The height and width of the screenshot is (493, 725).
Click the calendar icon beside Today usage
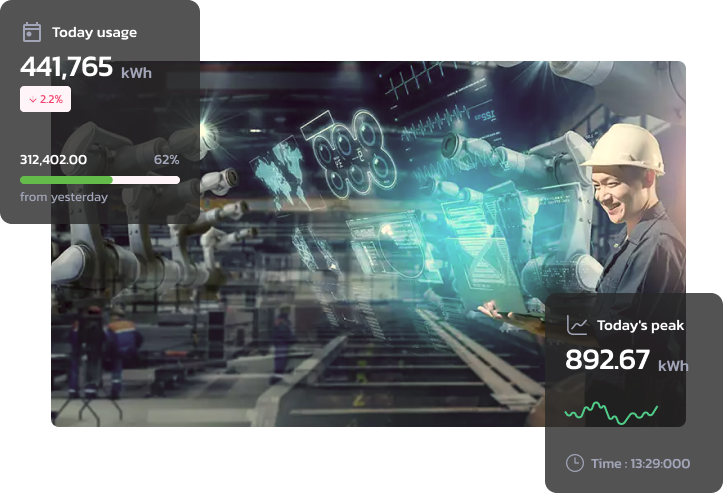(31, 32)
